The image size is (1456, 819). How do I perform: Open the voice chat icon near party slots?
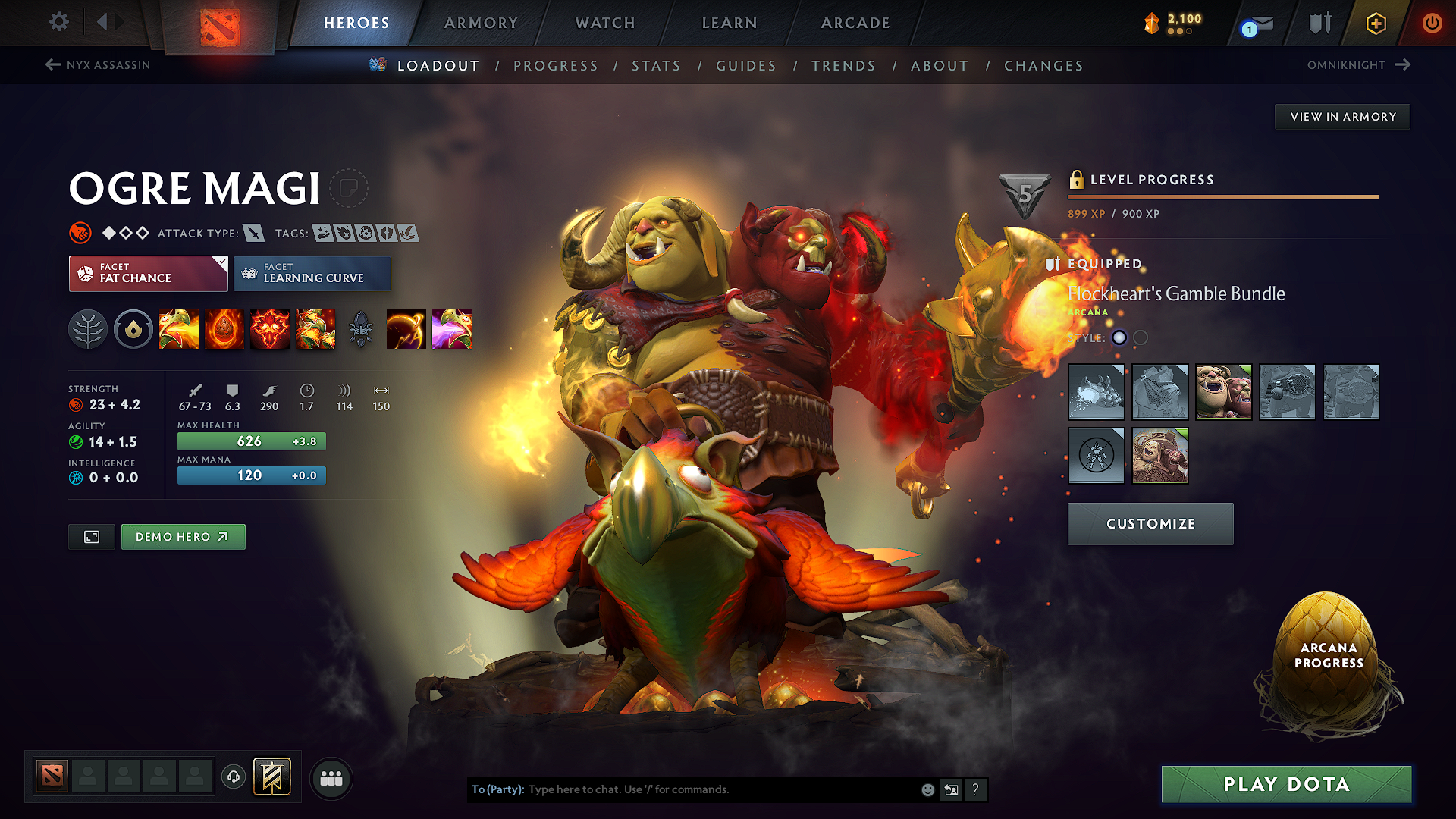(x=234, y=777)
